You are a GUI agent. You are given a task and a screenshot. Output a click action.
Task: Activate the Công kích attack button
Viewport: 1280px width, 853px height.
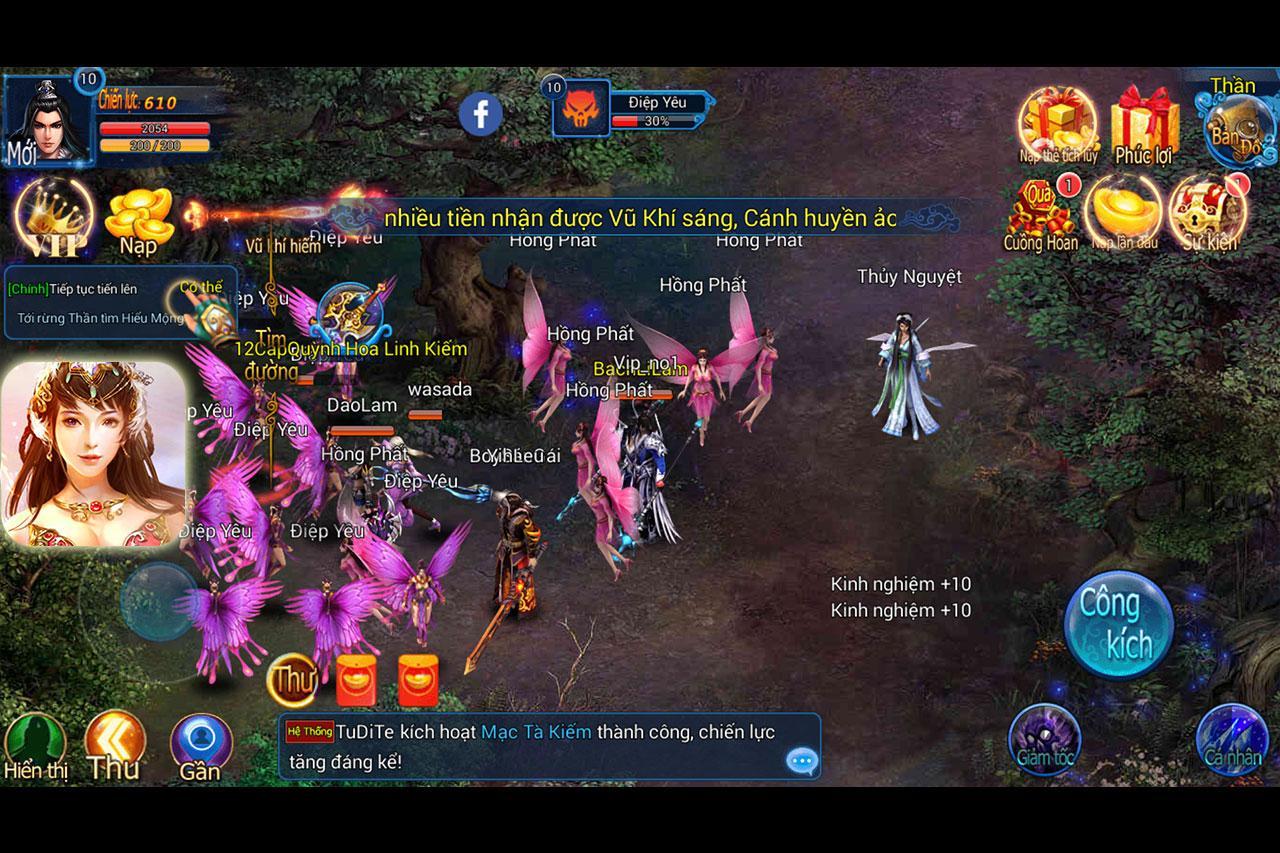pos(1118,624)
